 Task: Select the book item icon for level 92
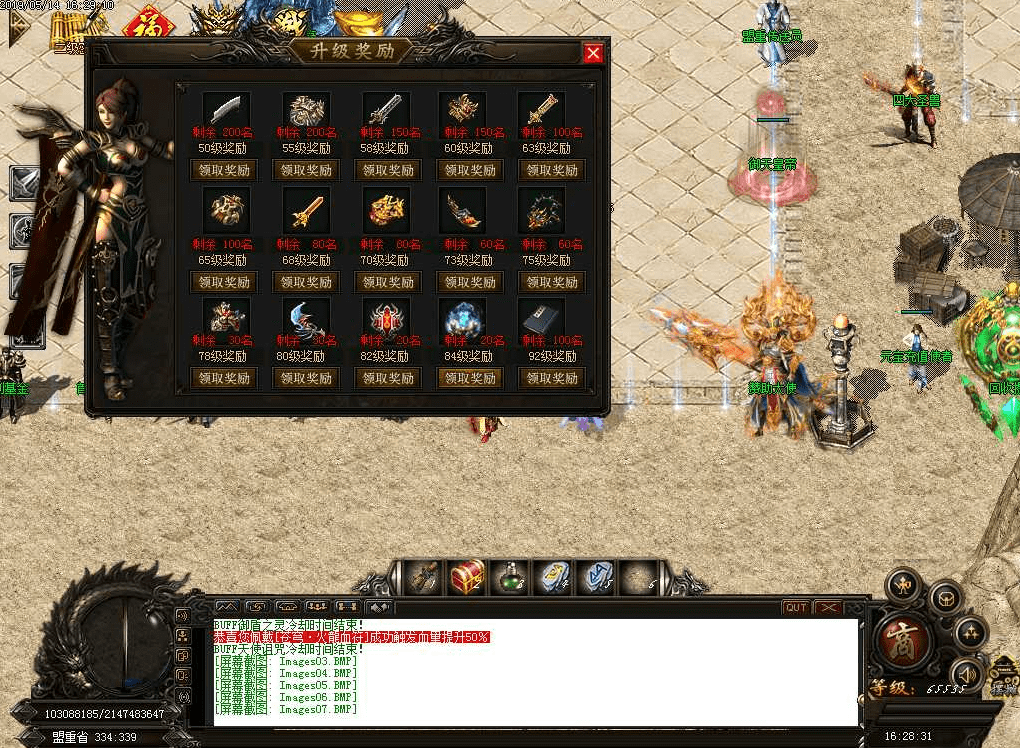[x=541, y=319]
